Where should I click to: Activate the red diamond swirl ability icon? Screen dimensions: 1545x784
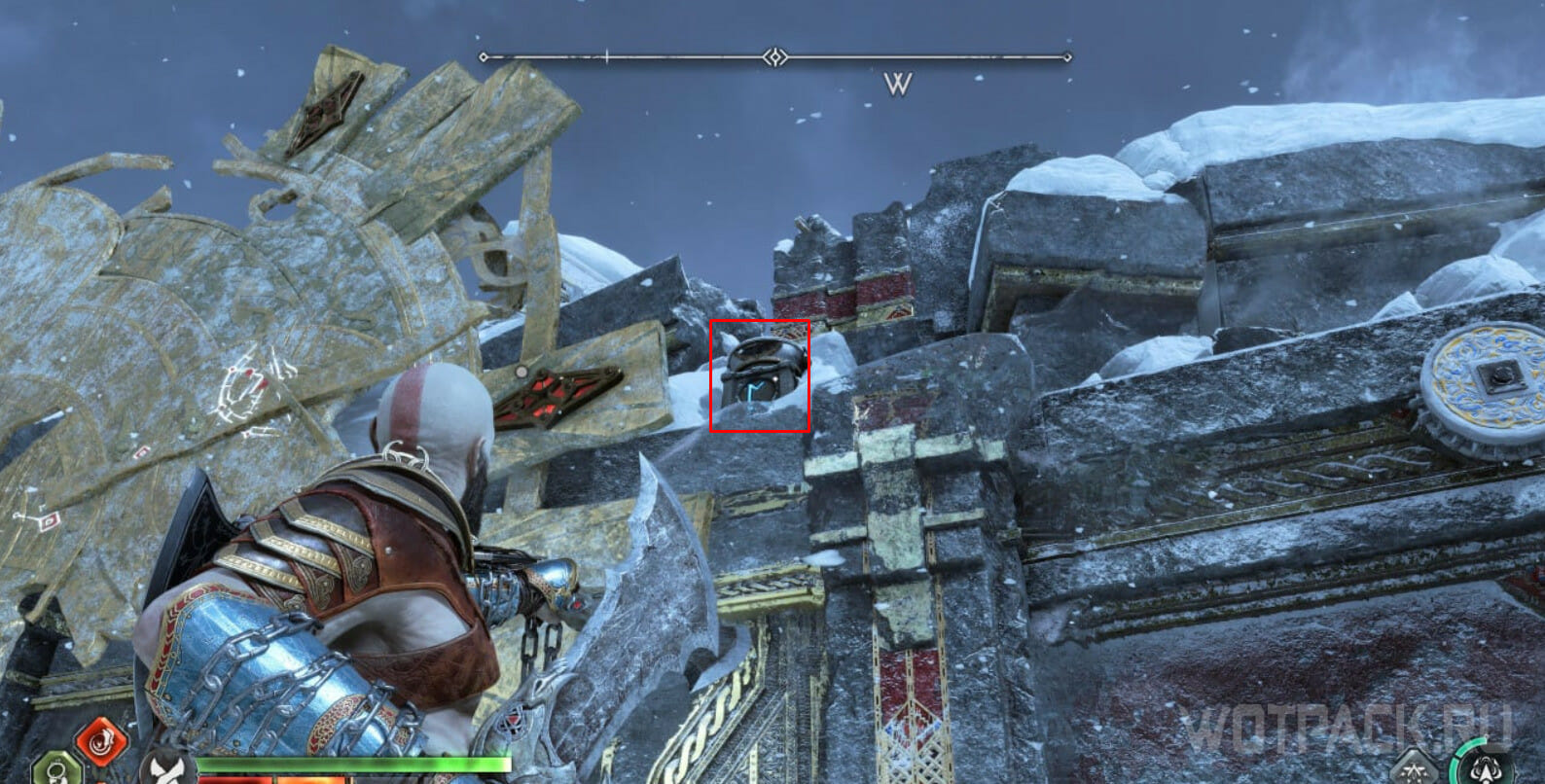tap(100, 741)
